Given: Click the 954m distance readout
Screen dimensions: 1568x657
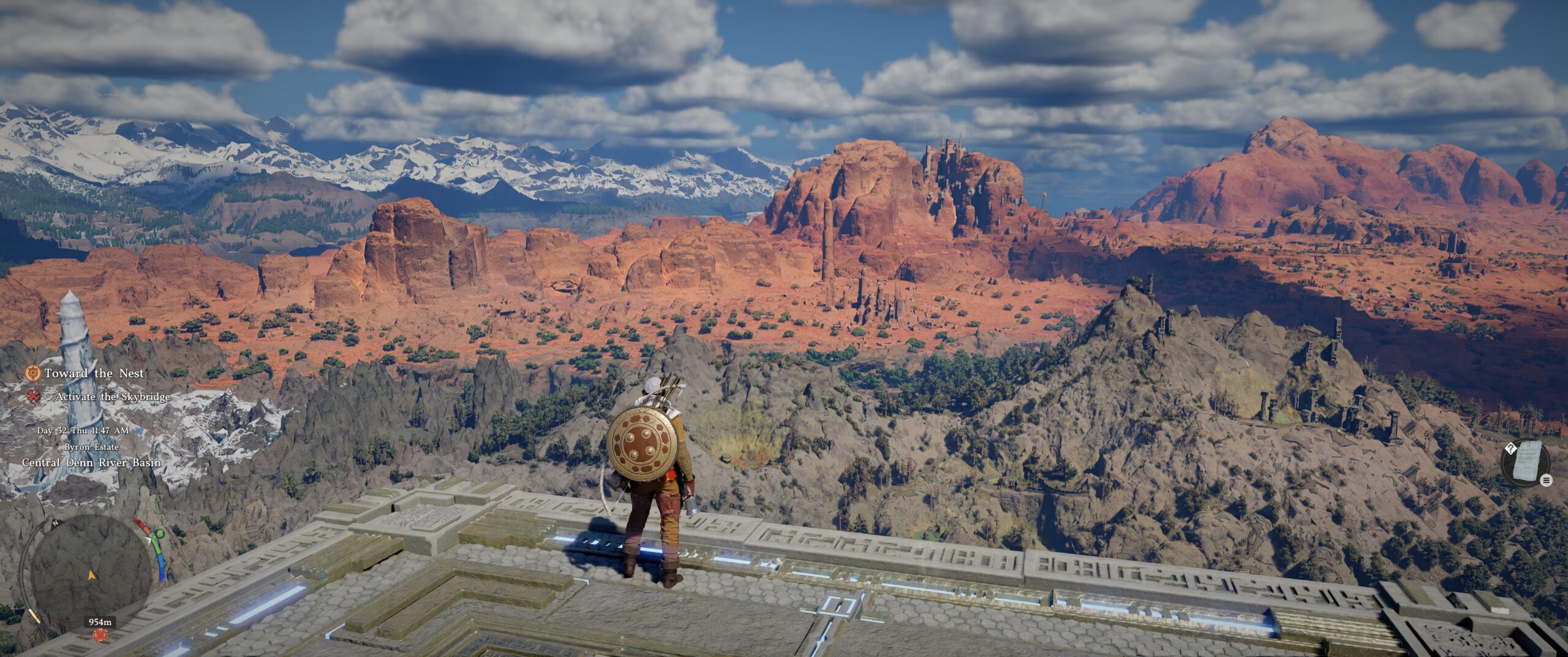Looking at the screenshot, I should coord(99,621).
